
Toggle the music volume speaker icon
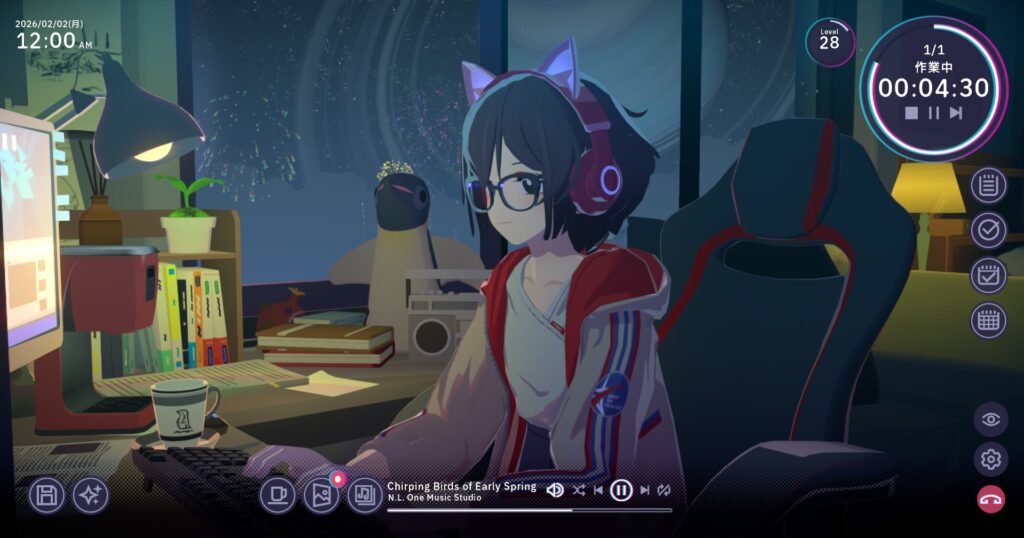pos(555,490)
